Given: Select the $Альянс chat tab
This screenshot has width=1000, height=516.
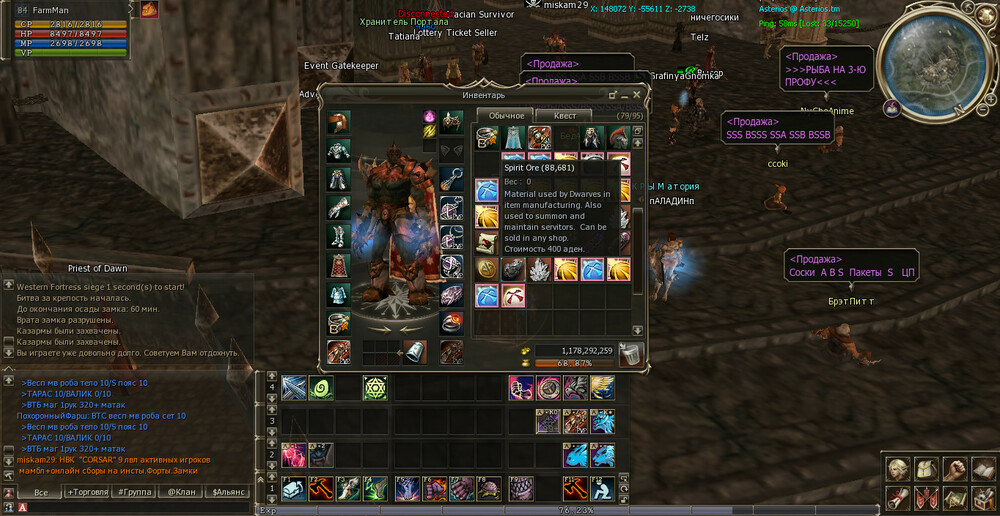Looking at the screenshot, I should click(x=230, y=492).
